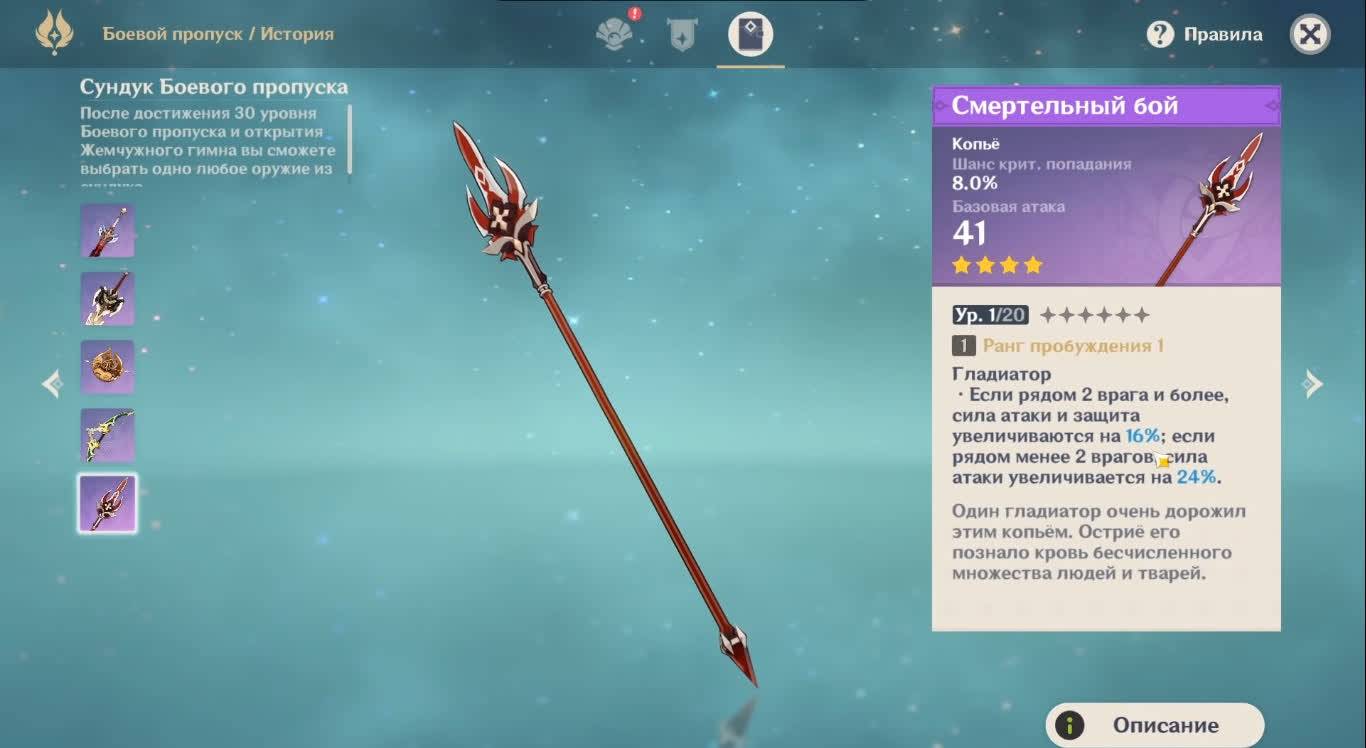Click the chest description scrollbar
This screenshot has width=1366, height=748.
pyautogui.click(x=350, y=139)
